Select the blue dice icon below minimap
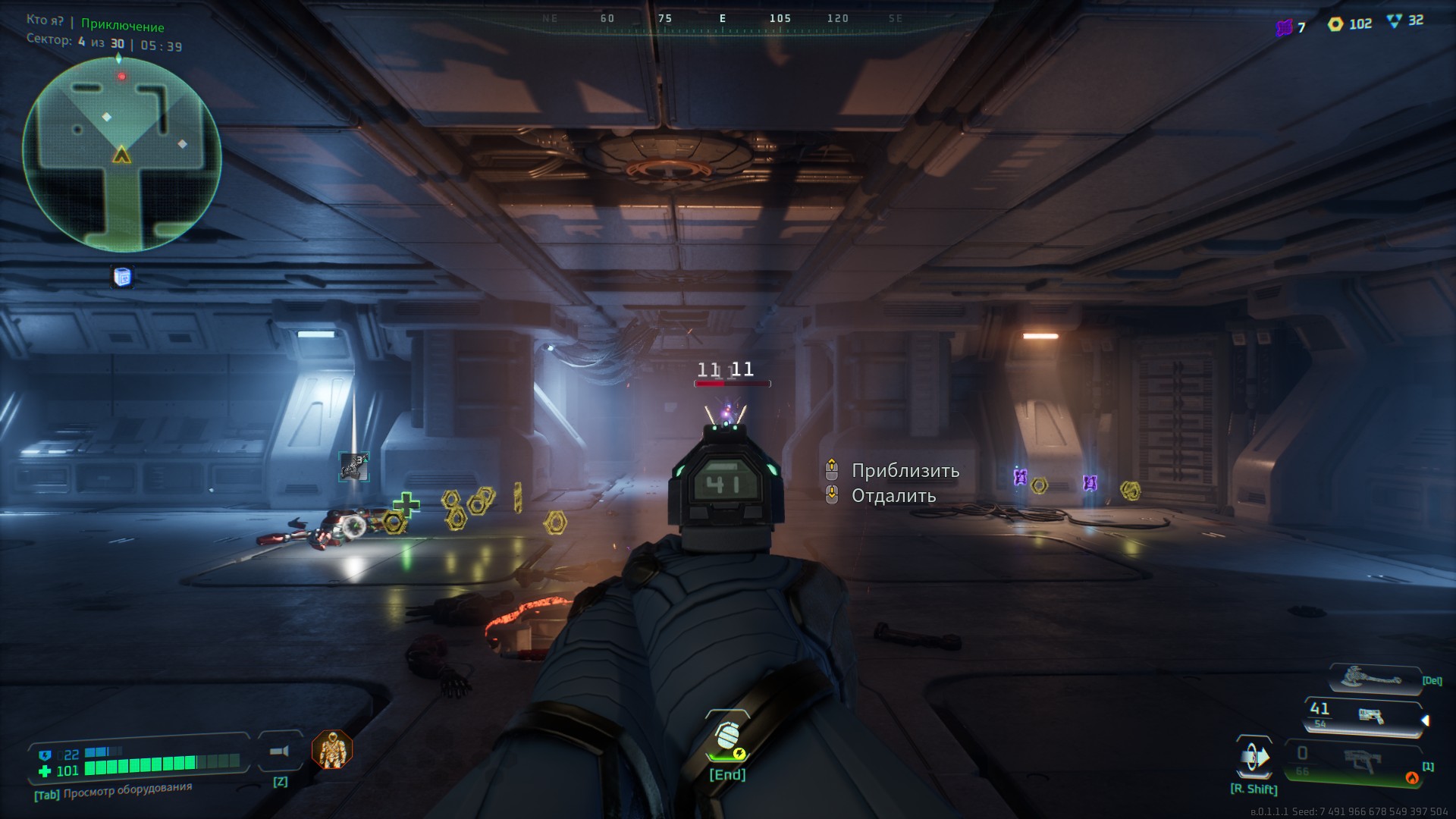This screenshot has width=1456, height=819. coord(122,277)
